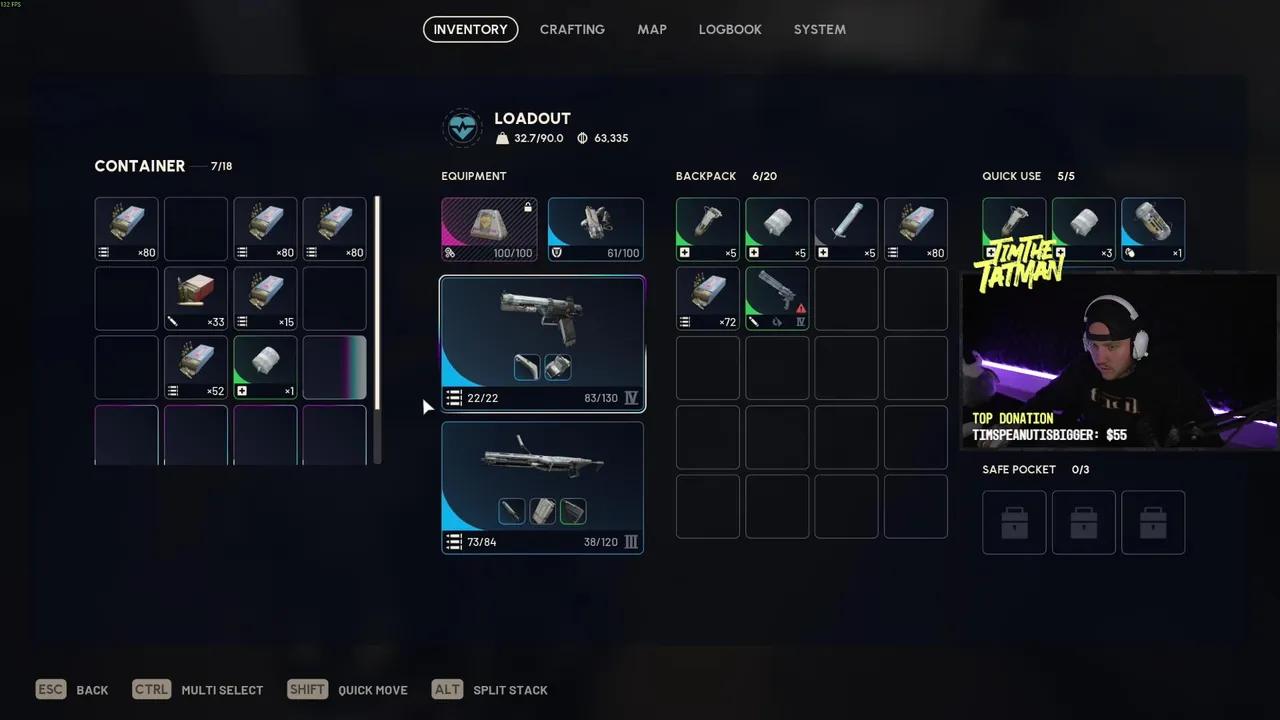Open the System menu tab
Image resolution: width=1280 pixels, height=720 pixels.
point(820,30)
